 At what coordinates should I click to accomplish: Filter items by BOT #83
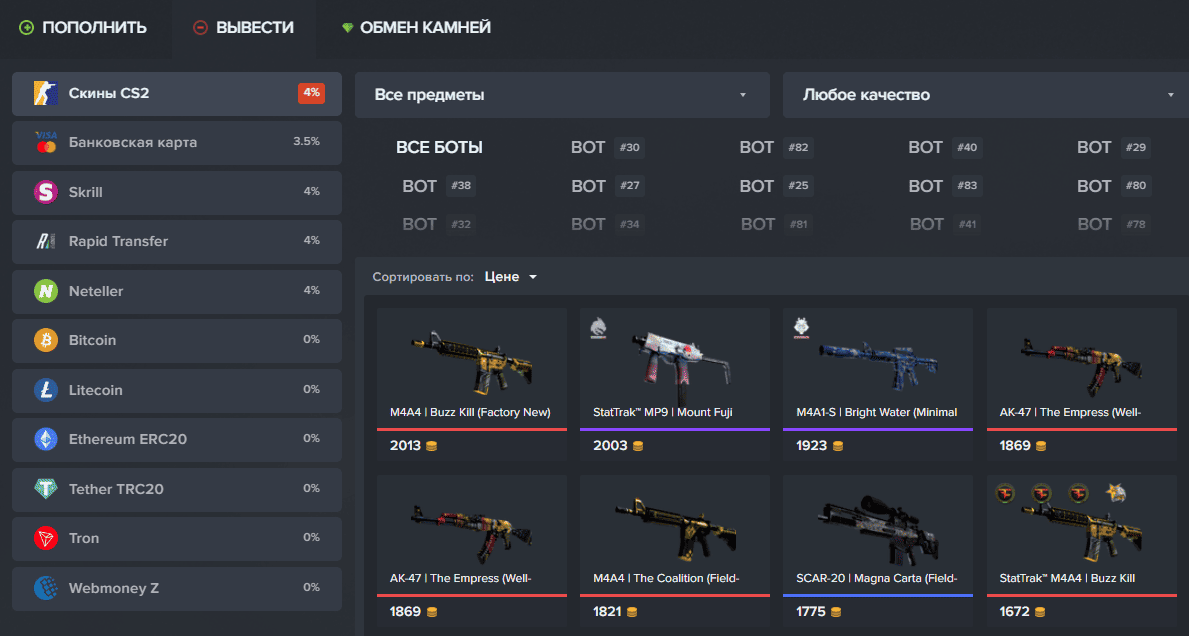(x=944, y=186)
